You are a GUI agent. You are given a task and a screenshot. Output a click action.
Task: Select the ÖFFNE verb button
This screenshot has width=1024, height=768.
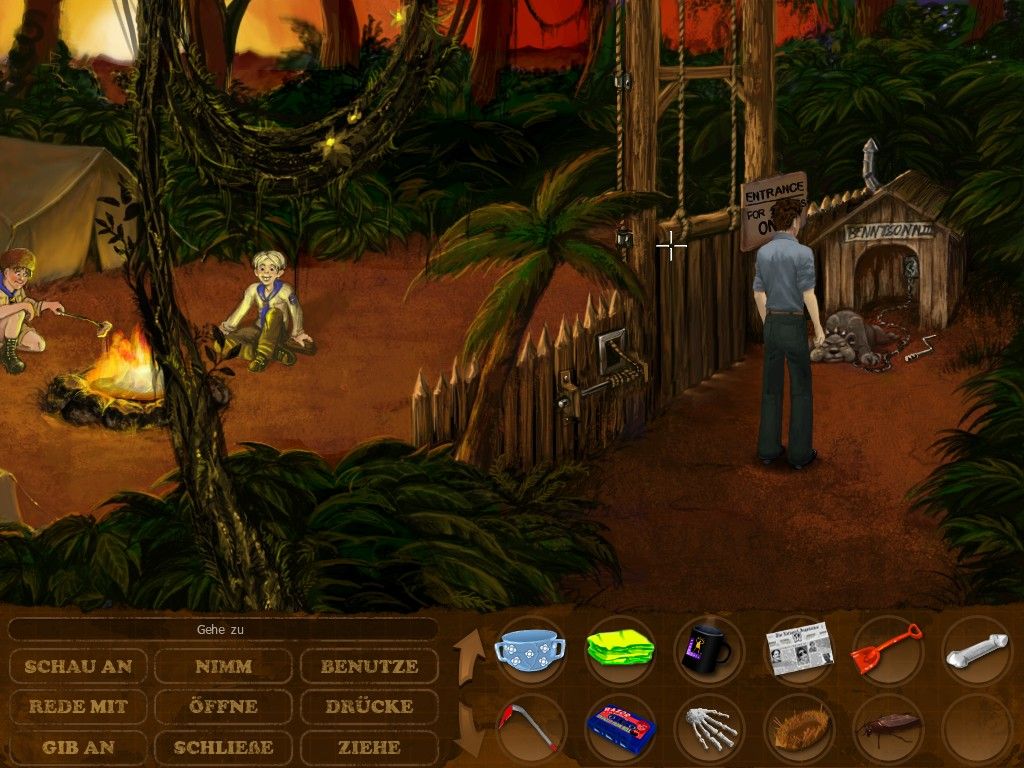tap(223, 706)
